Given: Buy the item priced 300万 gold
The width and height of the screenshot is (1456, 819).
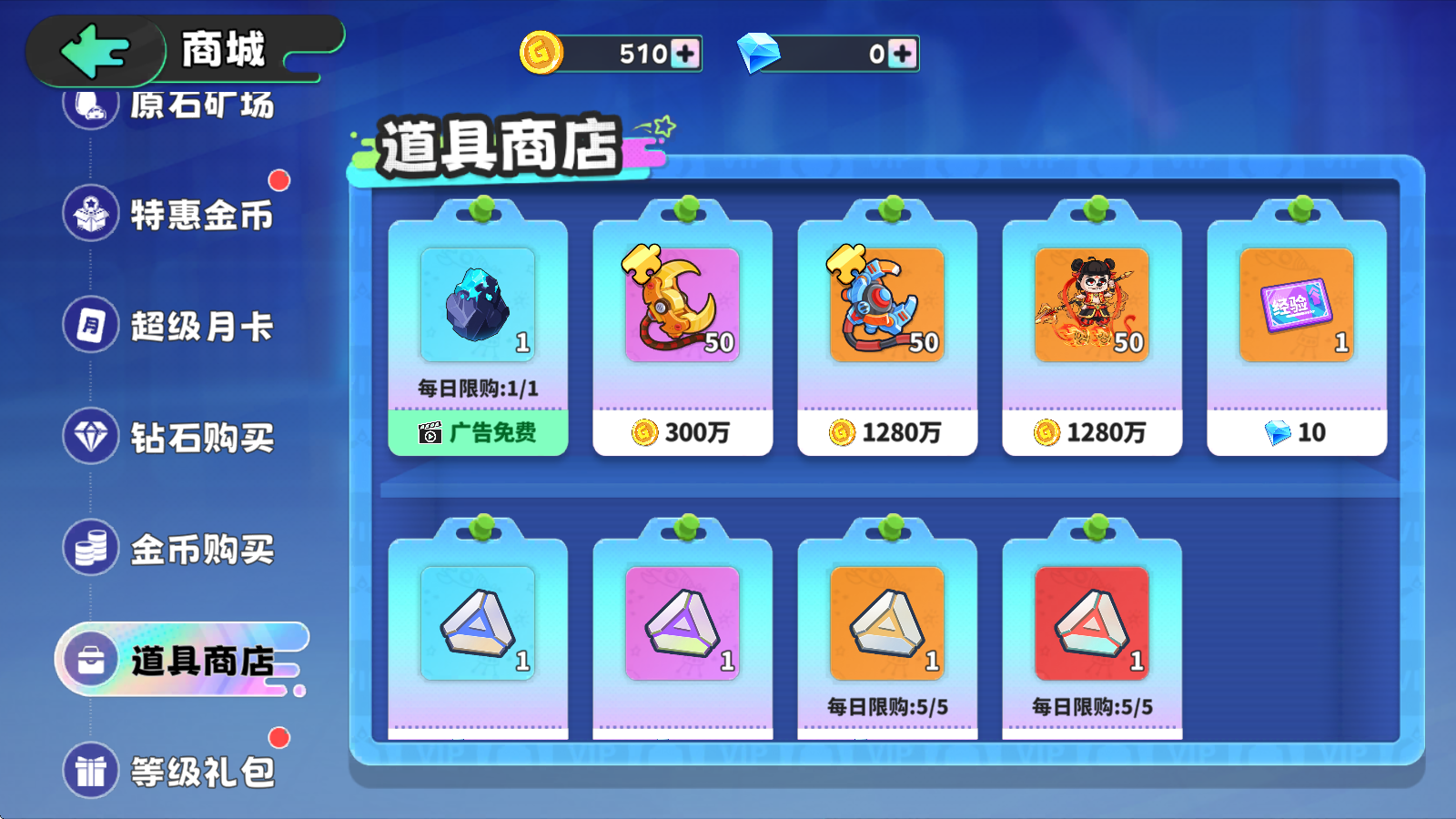Looking at the screenshot, I should click(x=682, y=433).
